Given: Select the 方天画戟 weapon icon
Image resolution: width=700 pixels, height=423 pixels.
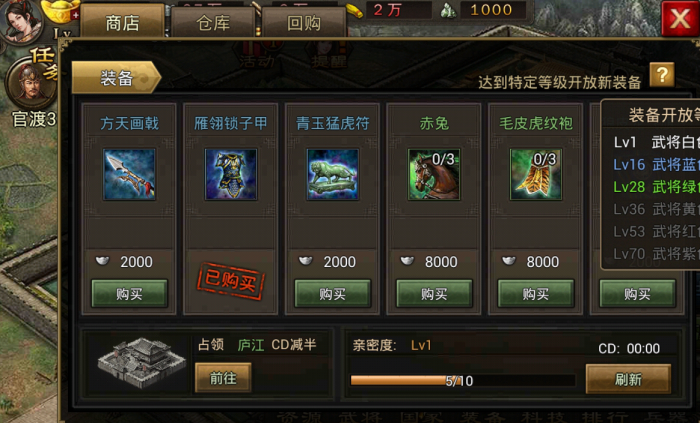Looking at the screenshot, I should pyautogui.click(x=129, y=174).
